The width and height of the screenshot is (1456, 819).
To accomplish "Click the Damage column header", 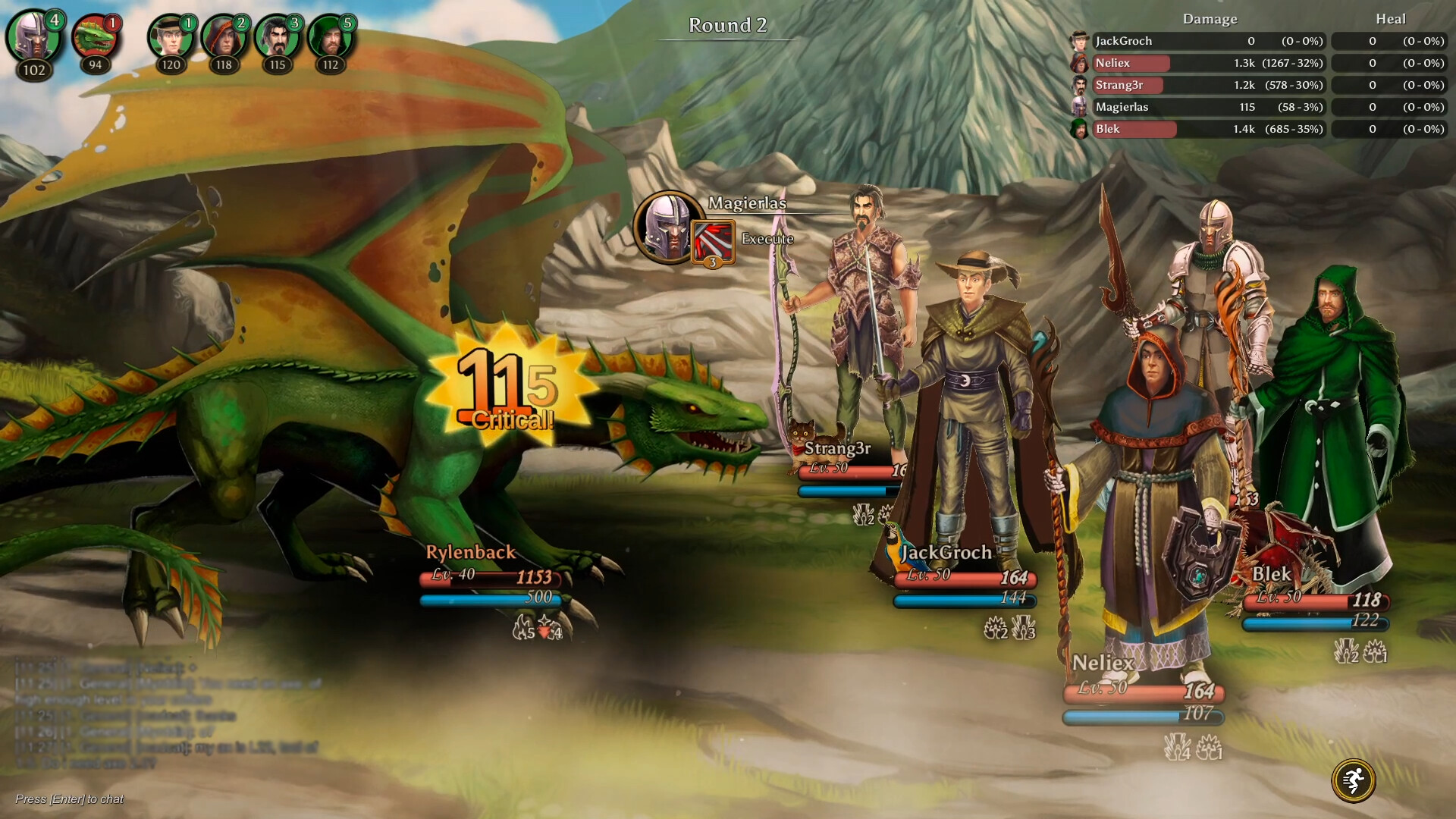I will pos(1210,19).
